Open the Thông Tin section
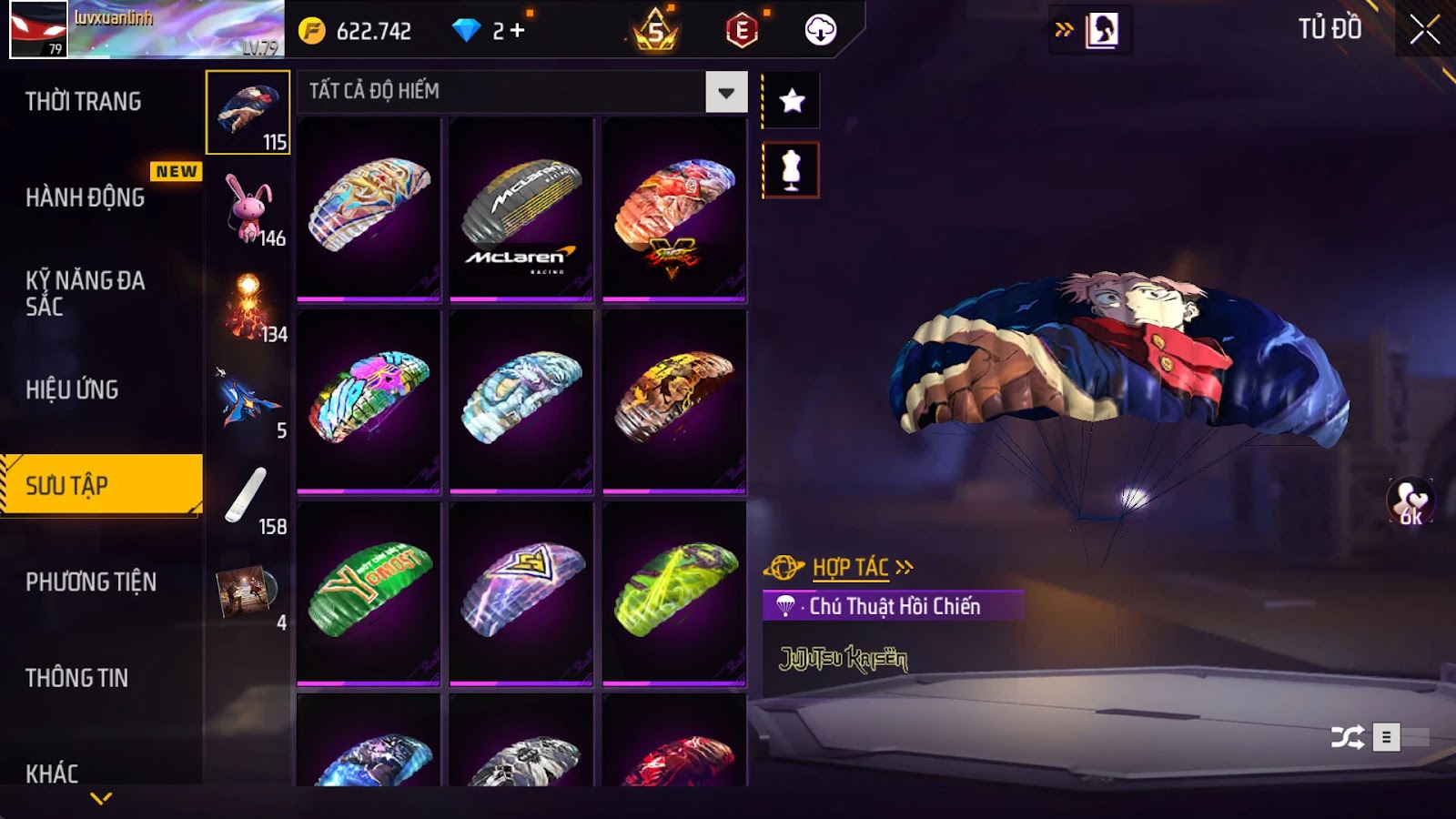Image resolution: width=1456 pixels, height=819 pixels. click(x=77, y=678)
